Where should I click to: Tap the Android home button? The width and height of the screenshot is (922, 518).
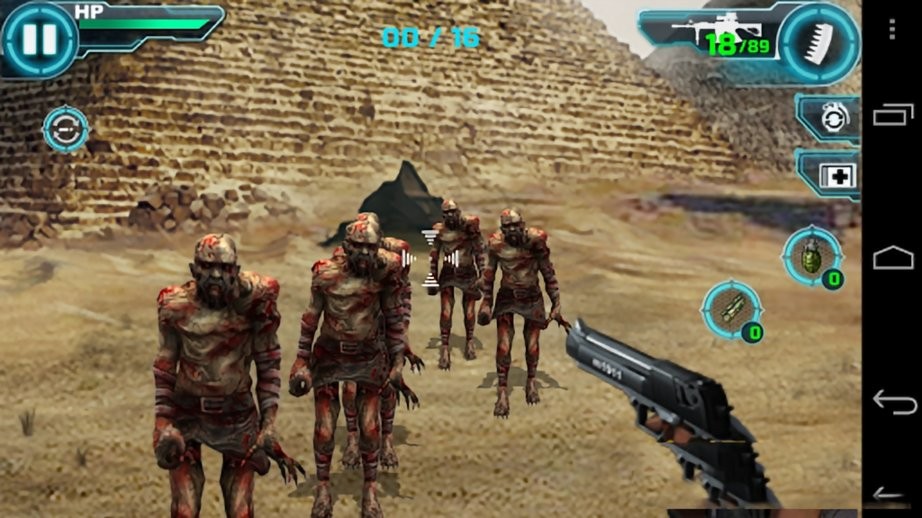(x=892, y=259)
